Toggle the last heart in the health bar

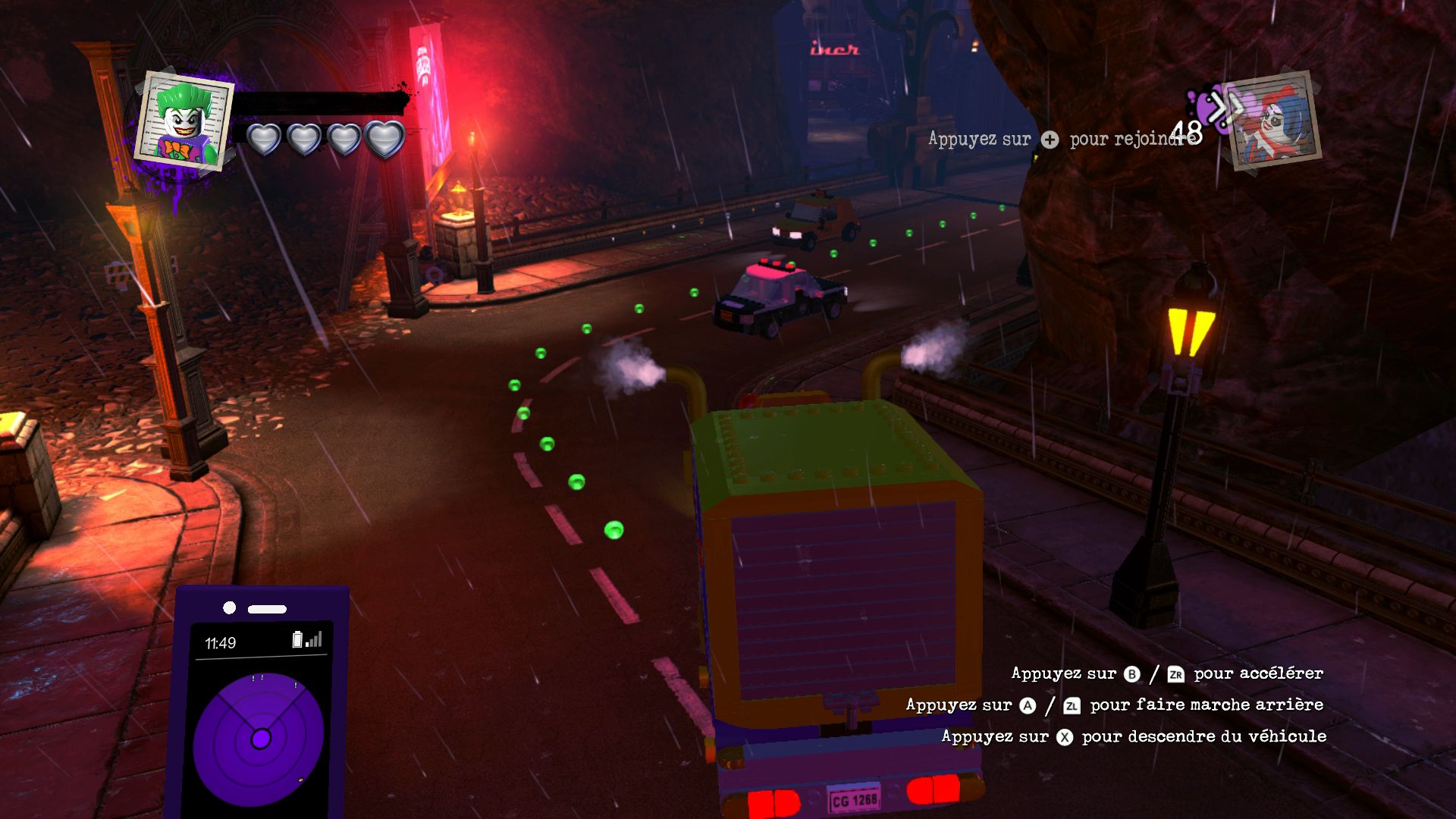click(384, 141)
